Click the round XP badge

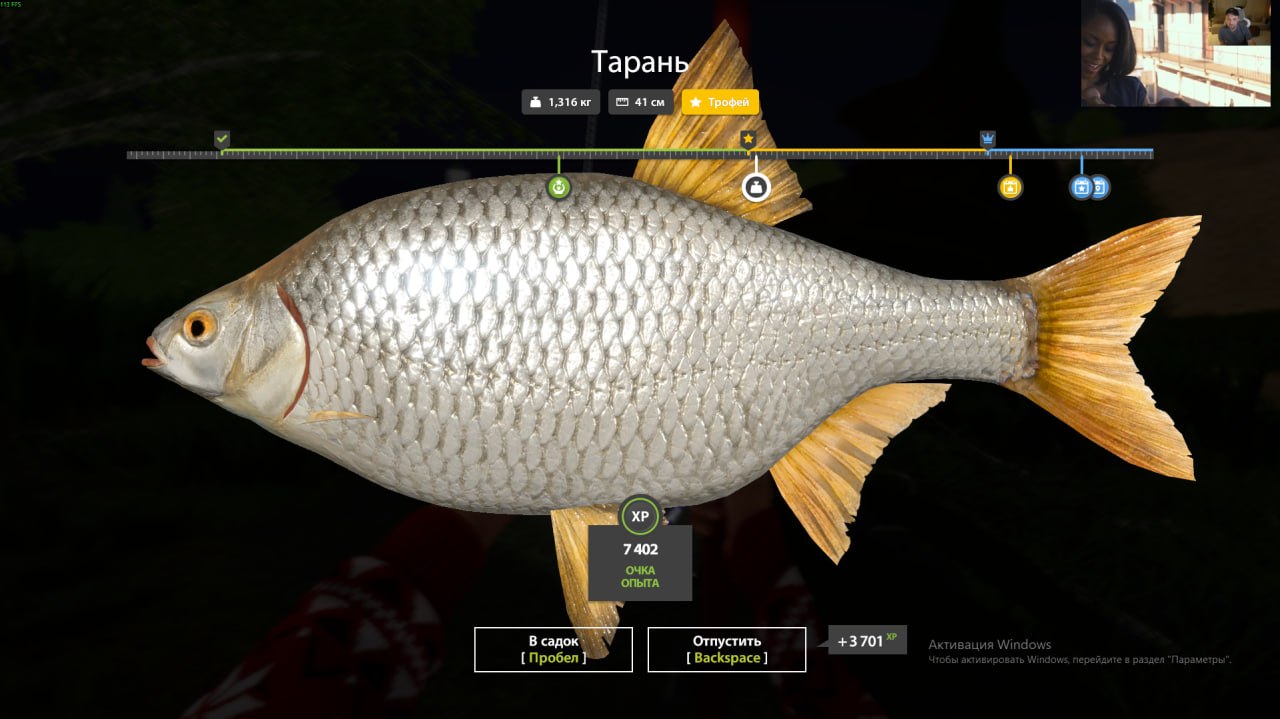click(640, 516)
